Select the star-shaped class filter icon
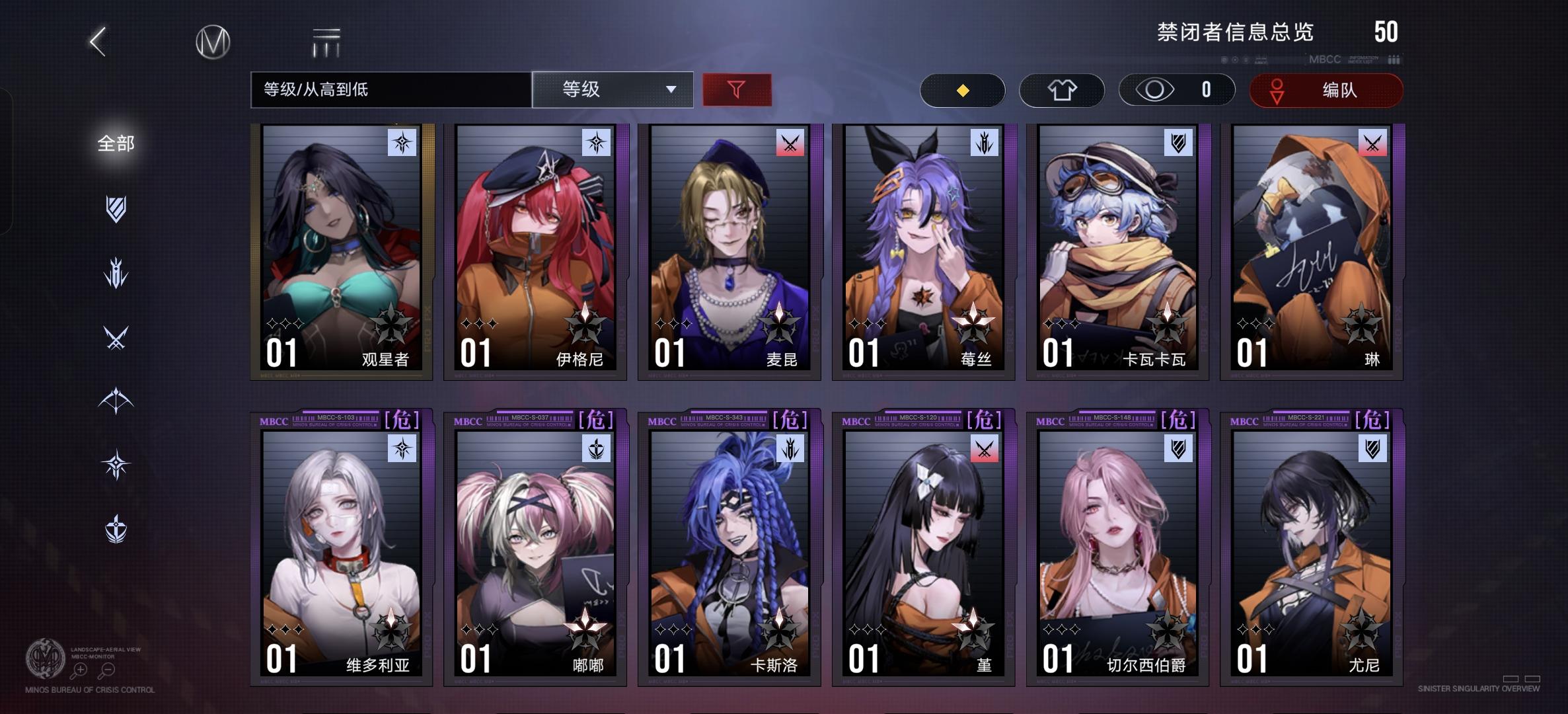Viewport: 1568px width, 714px height. pyautogui.click(x=116, y=463)
